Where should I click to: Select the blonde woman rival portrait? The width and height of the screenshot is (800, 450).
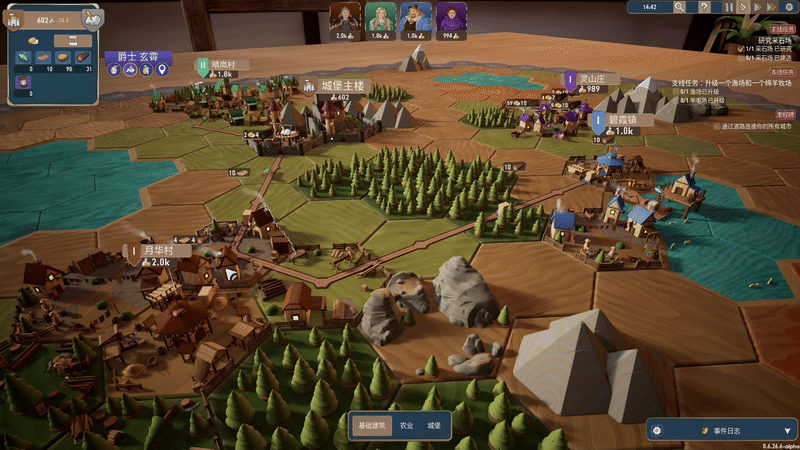(x=379, y=17)
